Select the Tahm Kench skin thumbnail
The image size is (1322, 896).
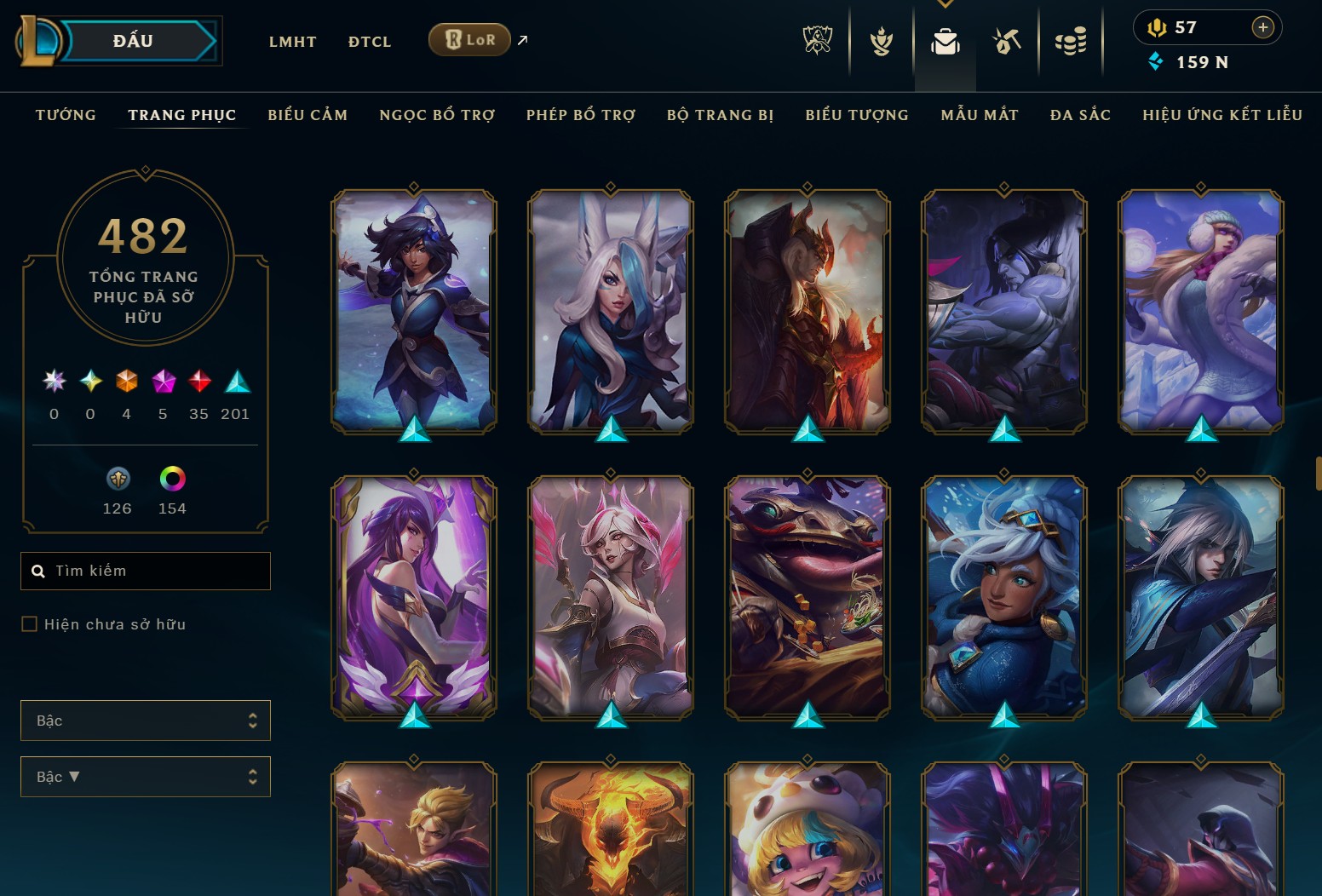806,596
